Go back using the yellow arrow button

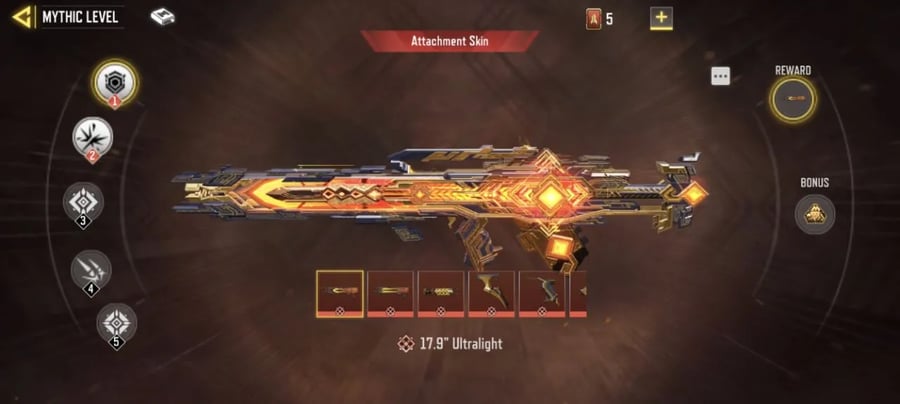click(x=22, y=16)
